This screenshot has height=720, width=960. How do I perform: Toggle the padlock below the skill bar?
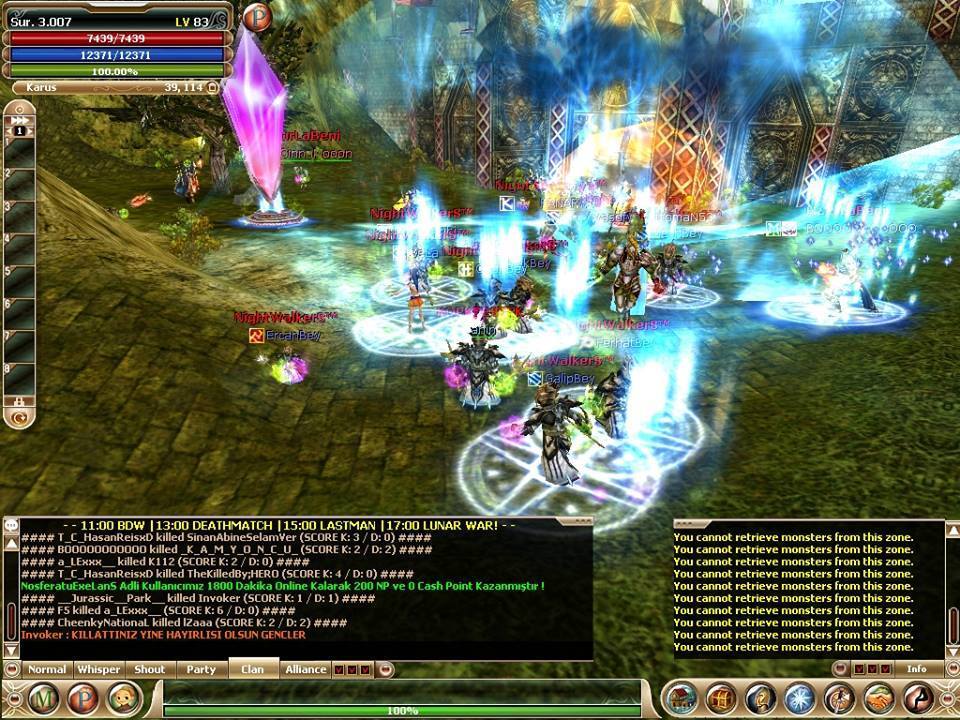point(19,401)
